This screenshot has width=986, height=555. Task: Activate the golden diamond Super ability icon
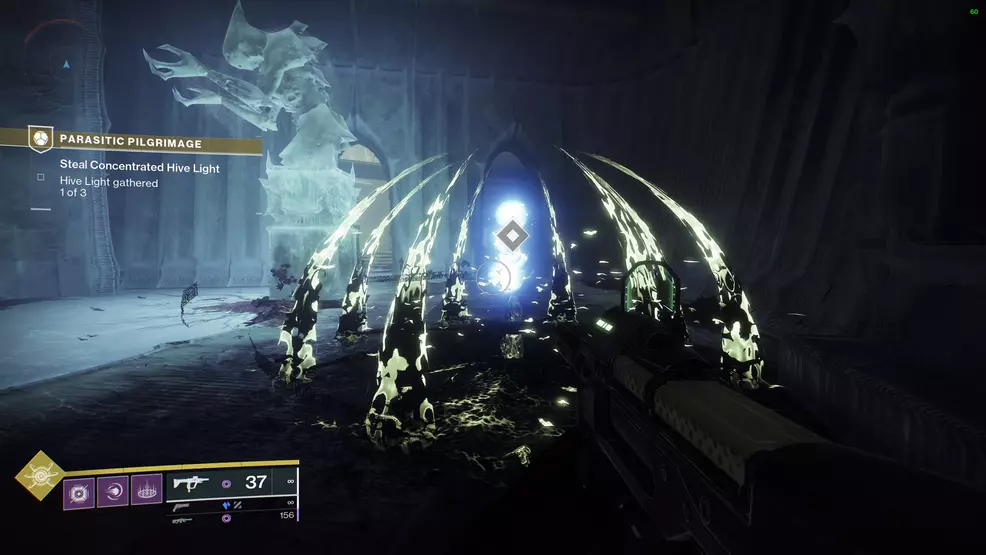[x=40, y=475]
